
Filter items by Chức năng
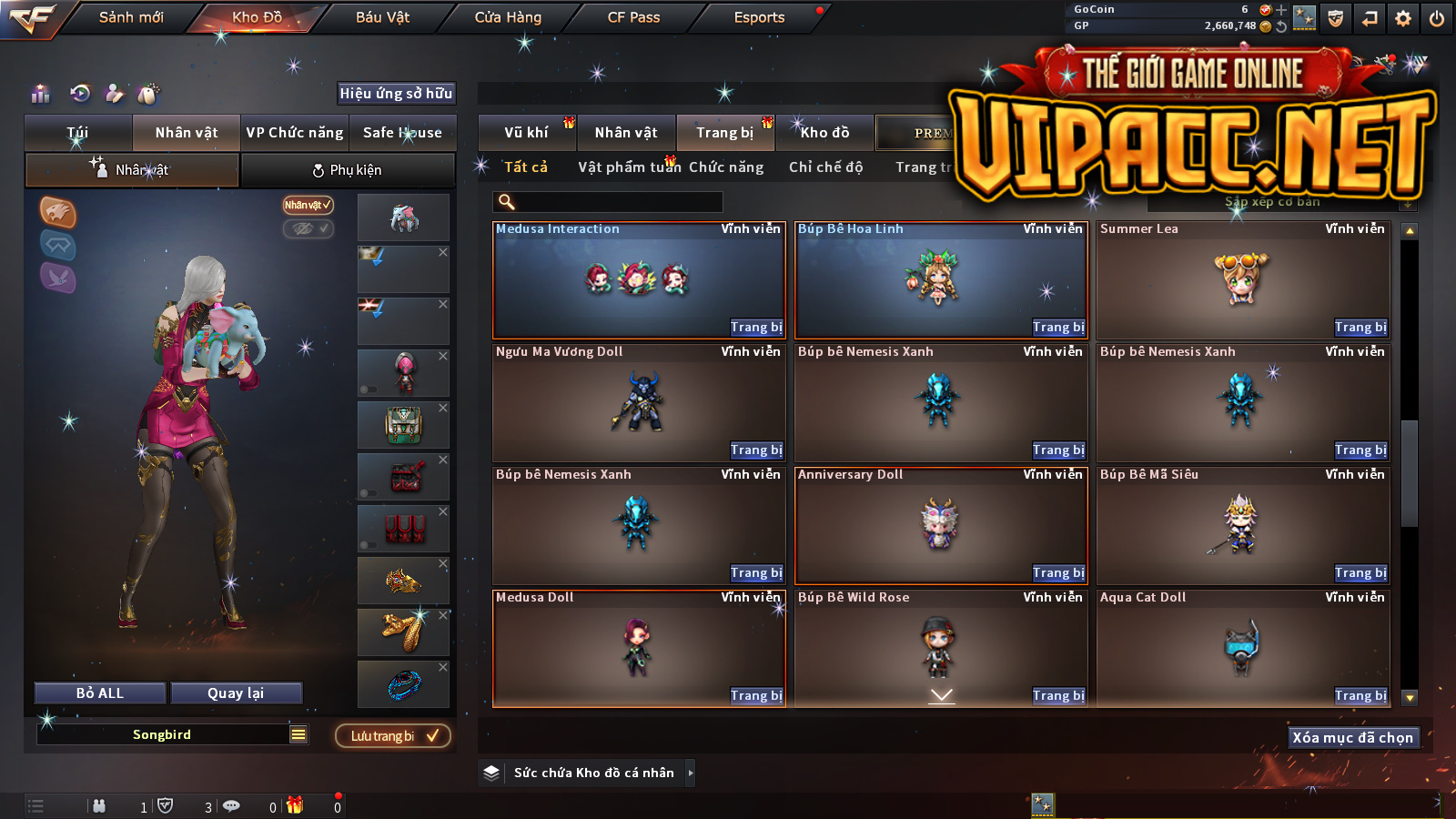click(726, 167)
